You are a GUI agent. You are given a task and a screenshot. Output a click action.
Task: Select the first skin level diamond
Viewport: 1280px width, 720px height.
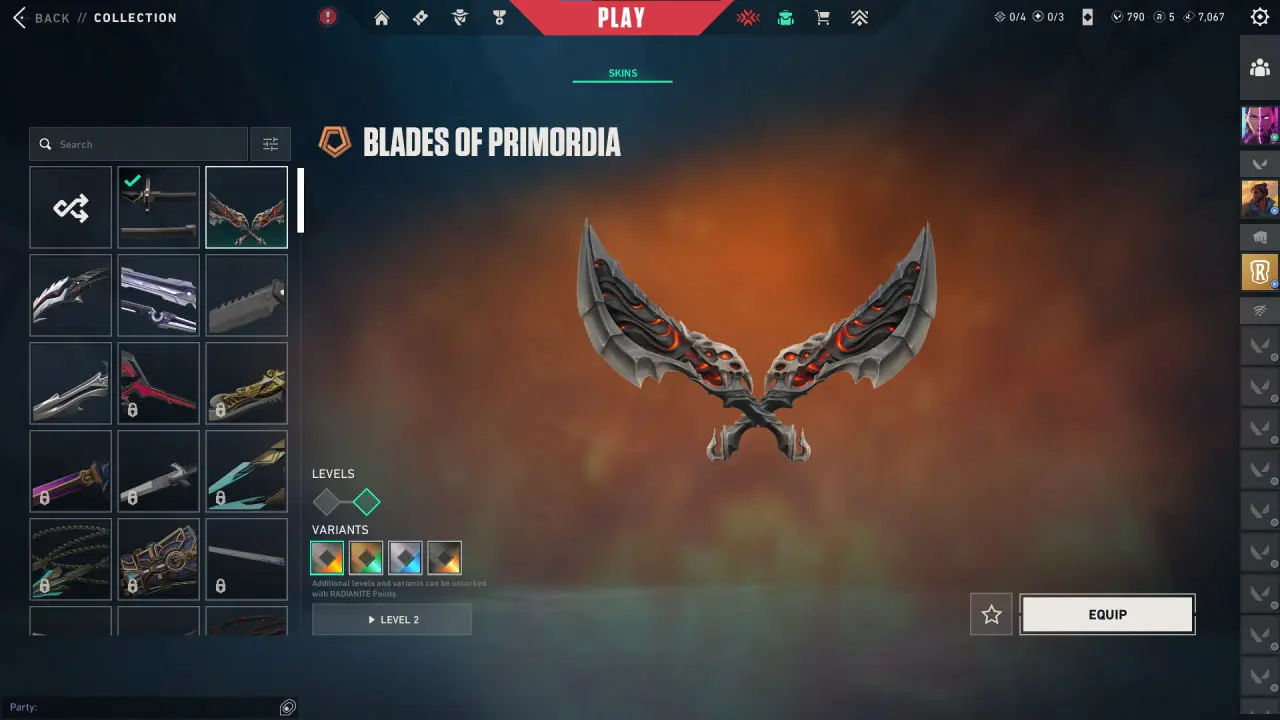pyautogui.click(x=327, y=502)
